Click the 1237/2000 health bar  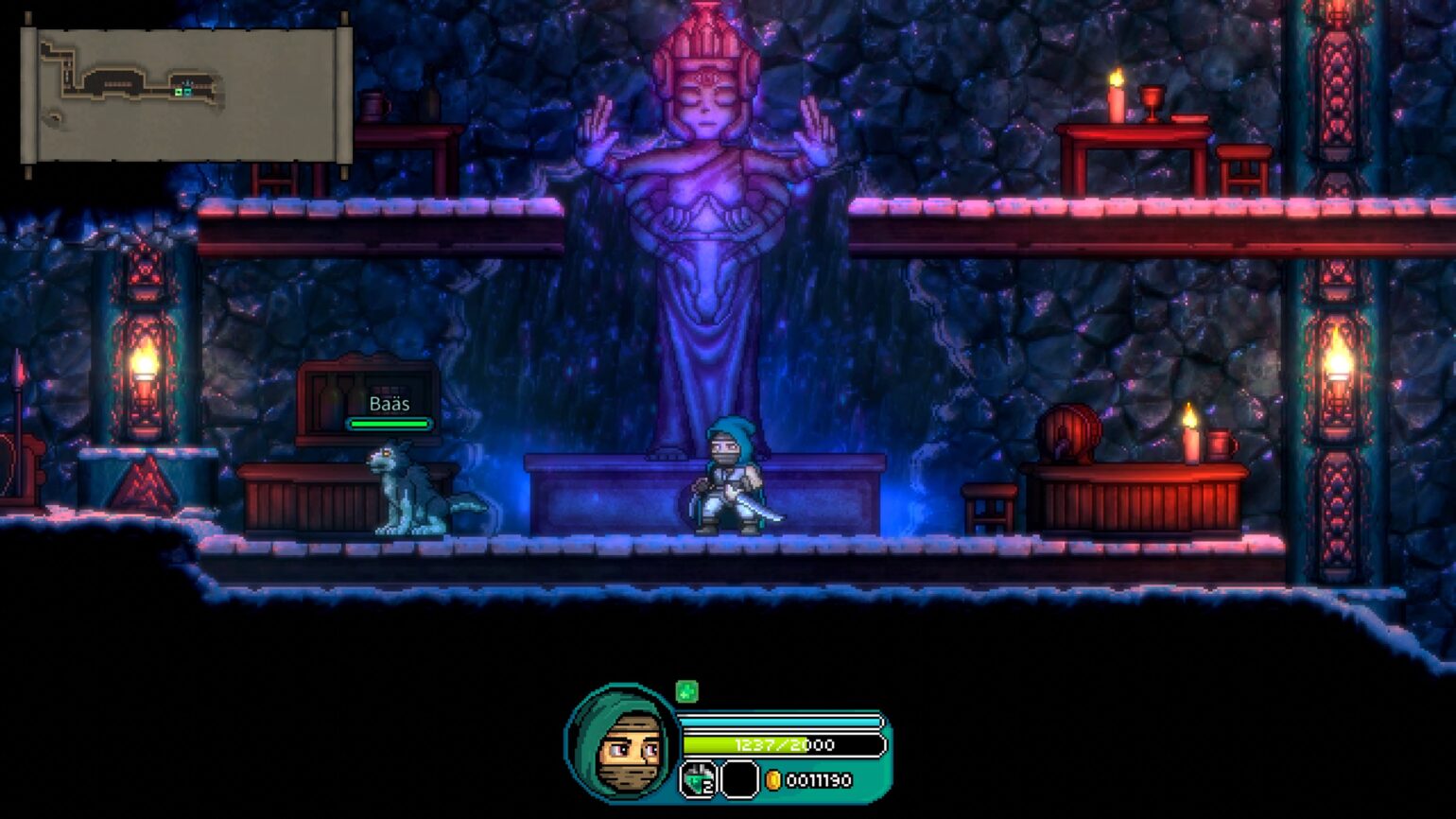783,743
